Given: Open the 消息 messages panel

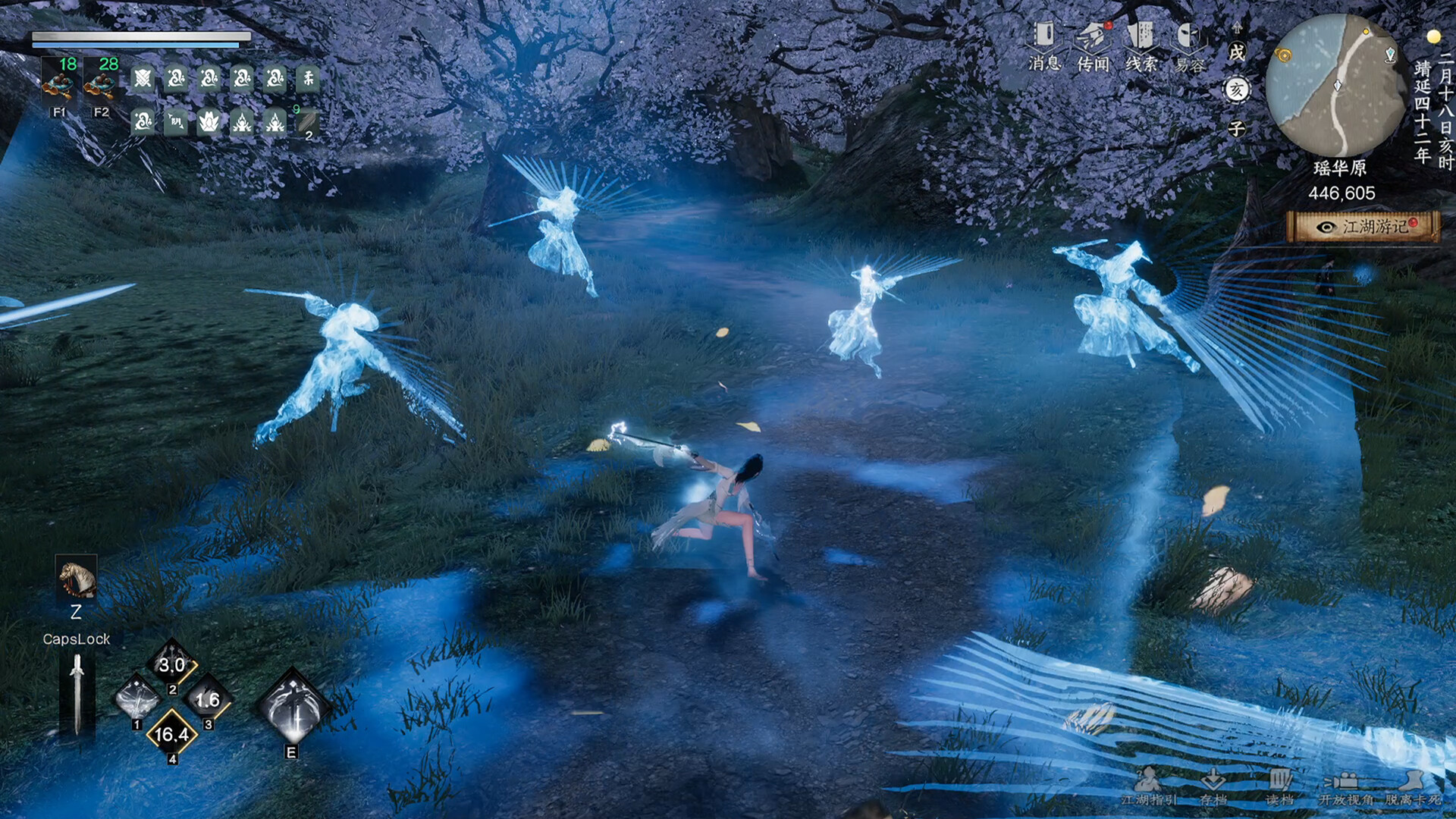Looking at the screenshot, I should tap(1044, 45).
